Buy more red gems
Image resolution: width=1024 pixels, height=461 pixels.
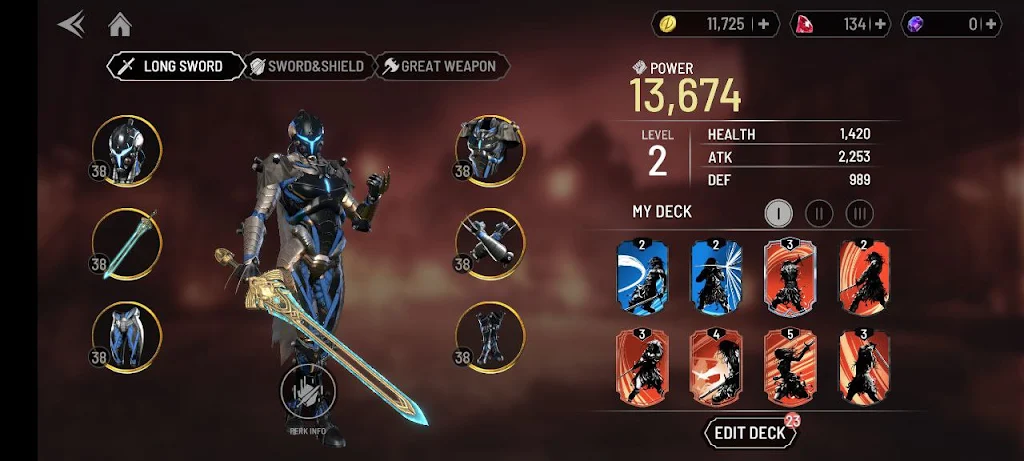(881, 24)
